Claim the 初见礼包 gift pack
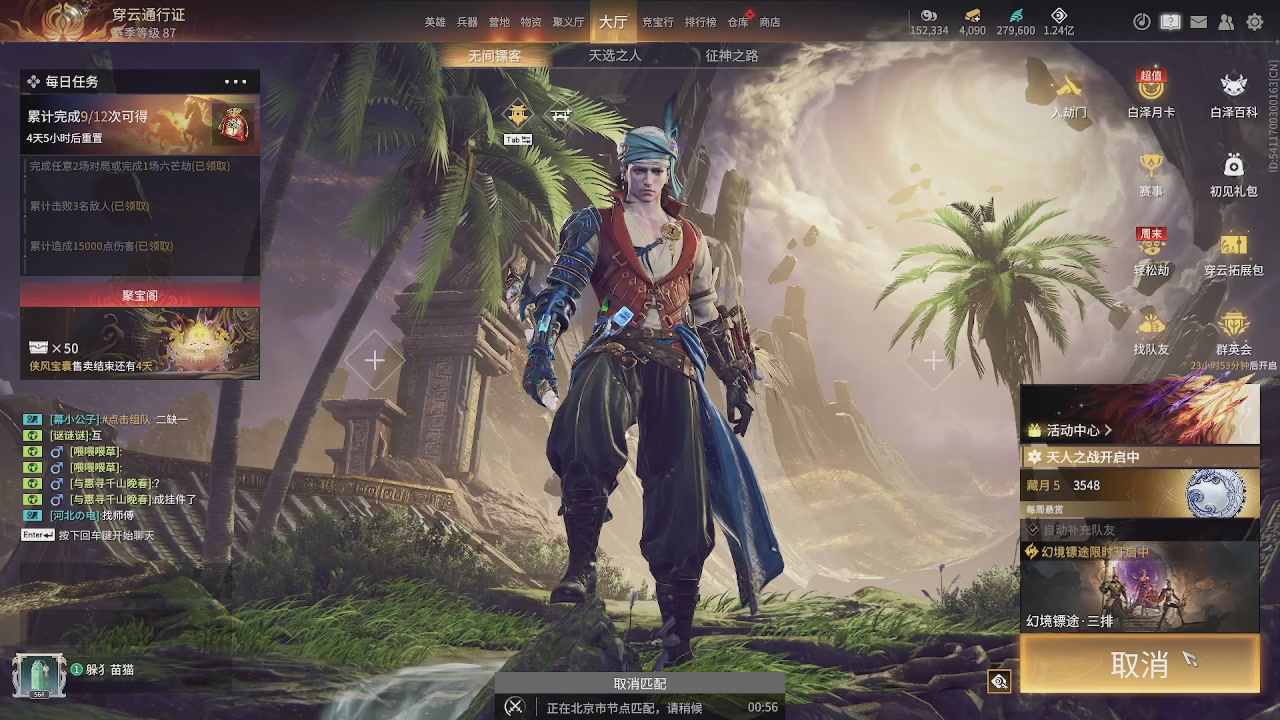The width and height of the screenshot is (1280, 720). click(1234, 174)
